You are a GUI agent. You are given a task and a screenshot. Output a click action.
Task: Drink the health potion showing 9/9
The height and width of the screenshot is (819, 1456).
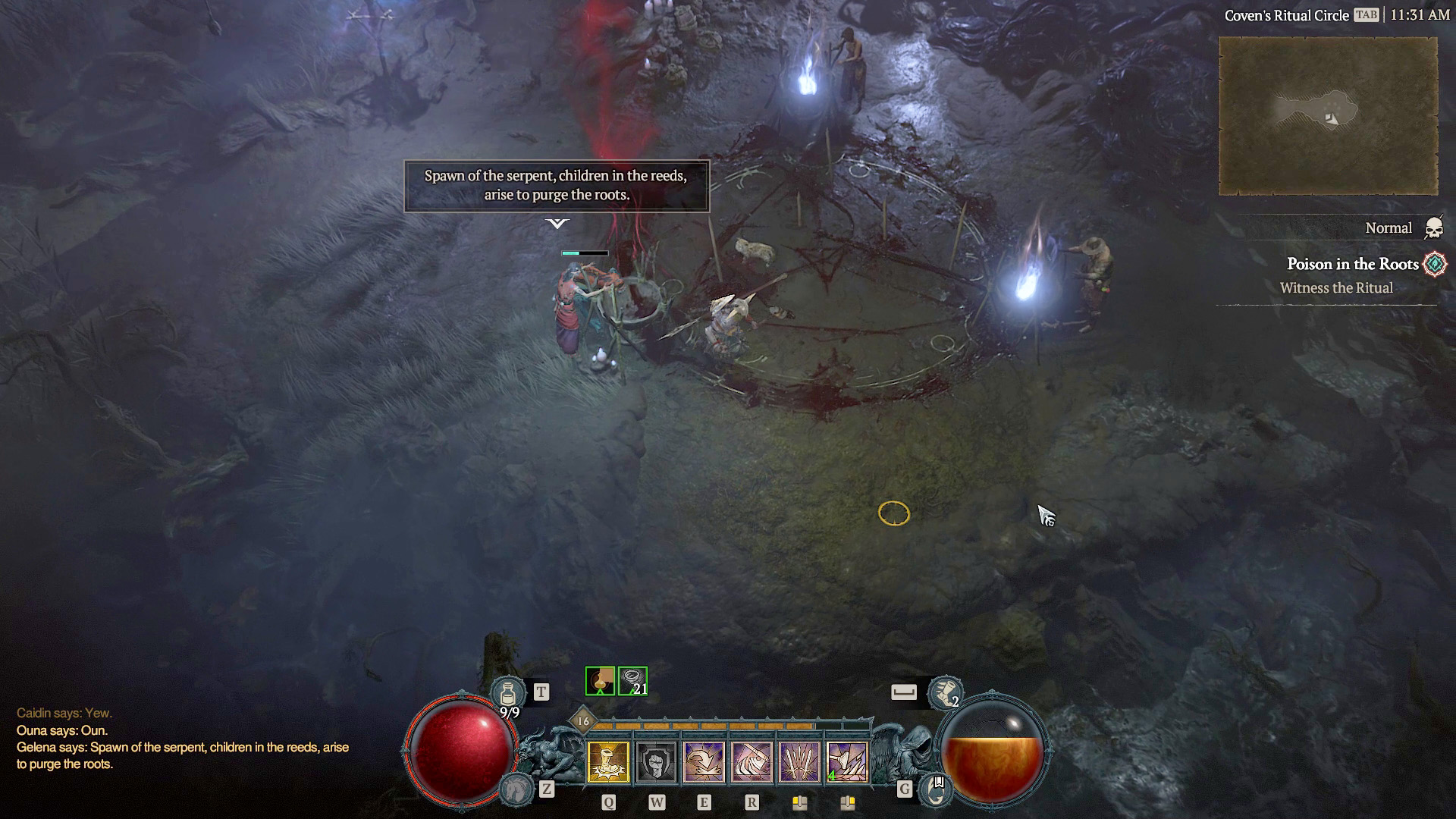pyautogui.click(x=508, y=692)
